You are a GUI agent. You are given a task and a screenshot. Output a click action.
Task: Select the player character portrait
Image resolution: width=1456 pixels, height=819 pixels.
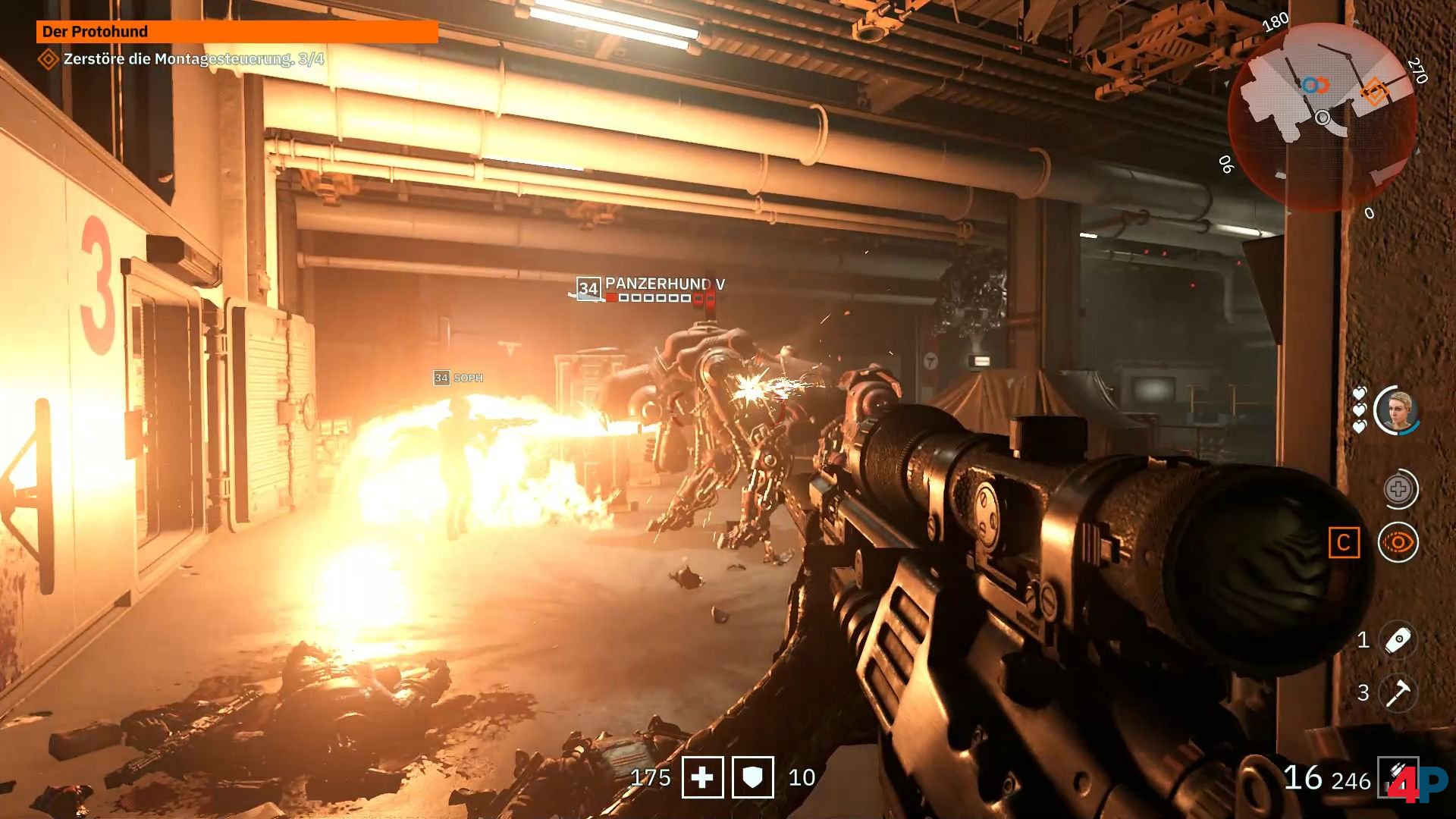[1397, 411]
